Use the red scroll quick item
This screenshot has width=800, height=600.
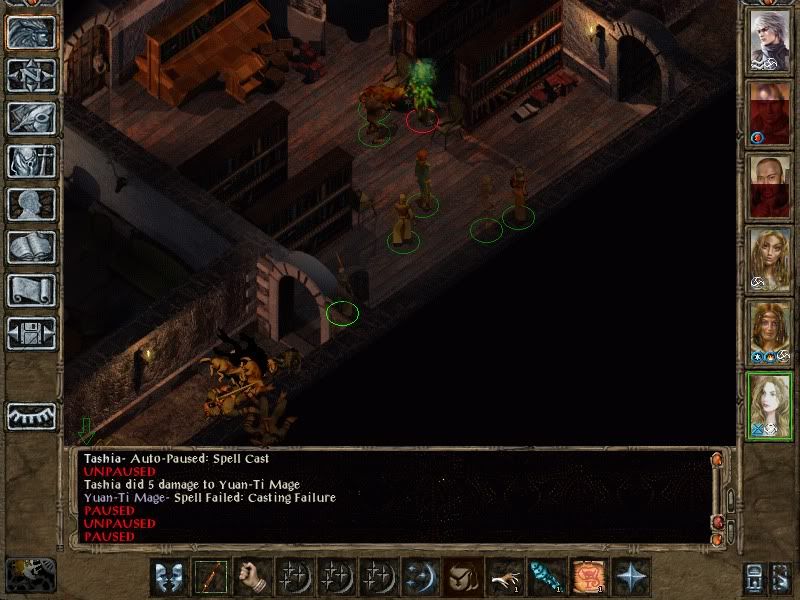click(x=588, y=577)
